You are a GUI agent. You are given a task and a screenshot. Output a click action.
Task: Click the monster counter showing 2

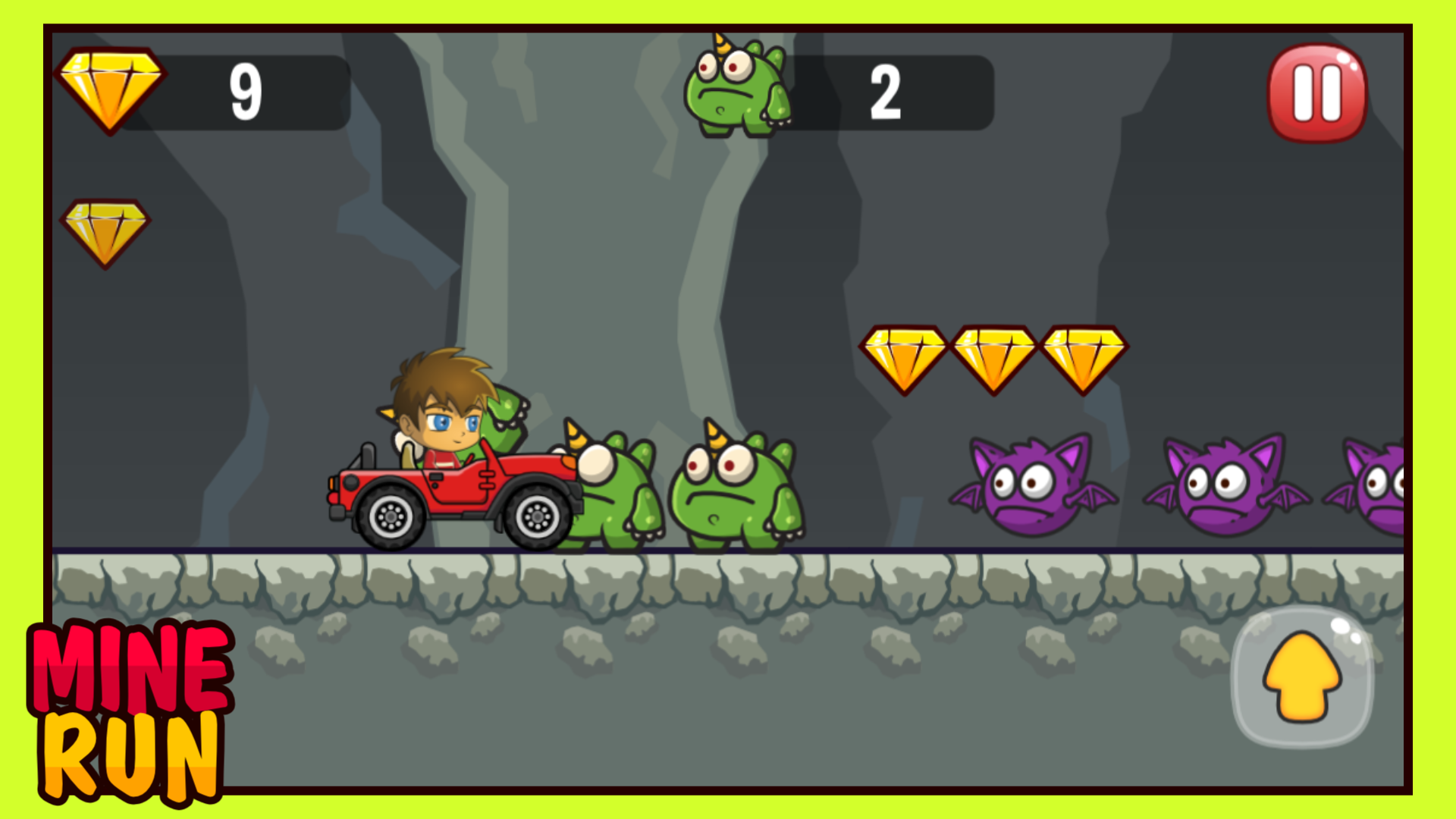[x=887, y=91]
